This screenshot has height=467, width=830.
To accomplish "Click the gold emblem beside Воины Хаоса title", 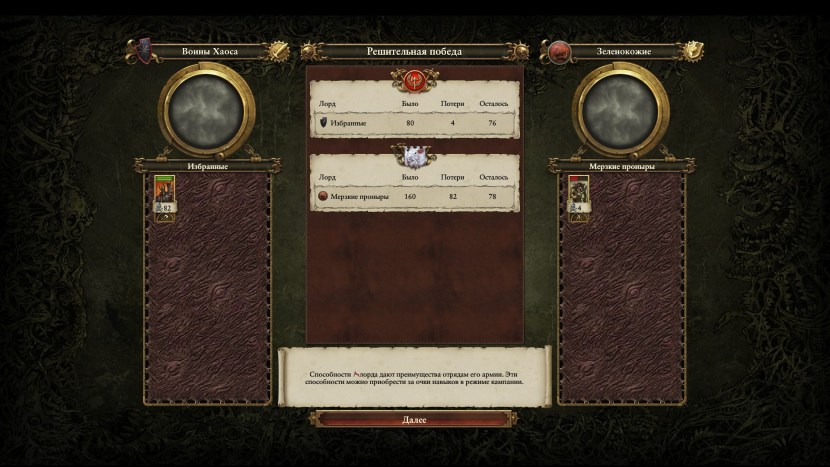I will [x=283, y=50].
